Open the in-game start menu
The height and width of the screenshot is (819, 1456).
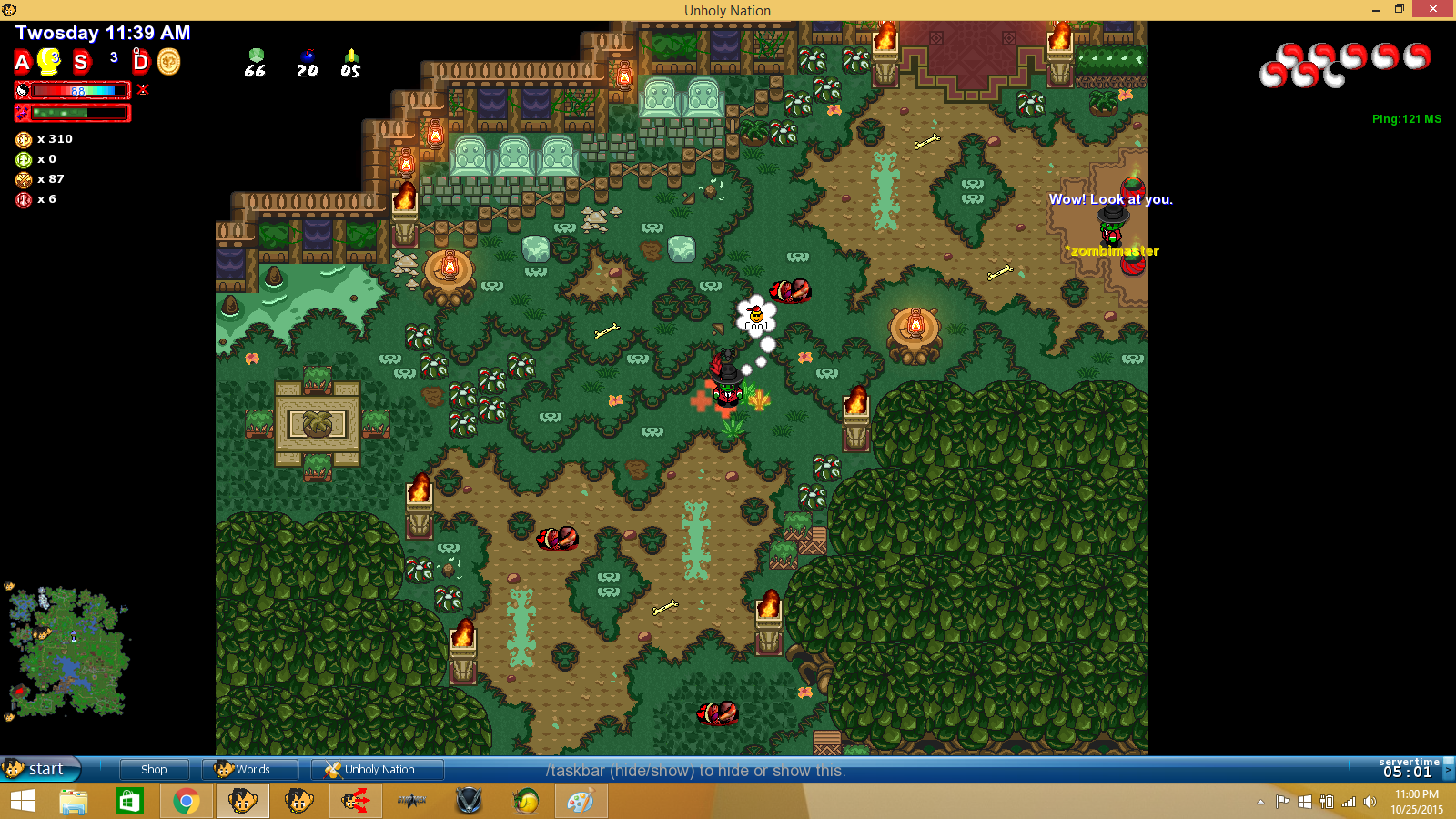click(x=41, y=769)
